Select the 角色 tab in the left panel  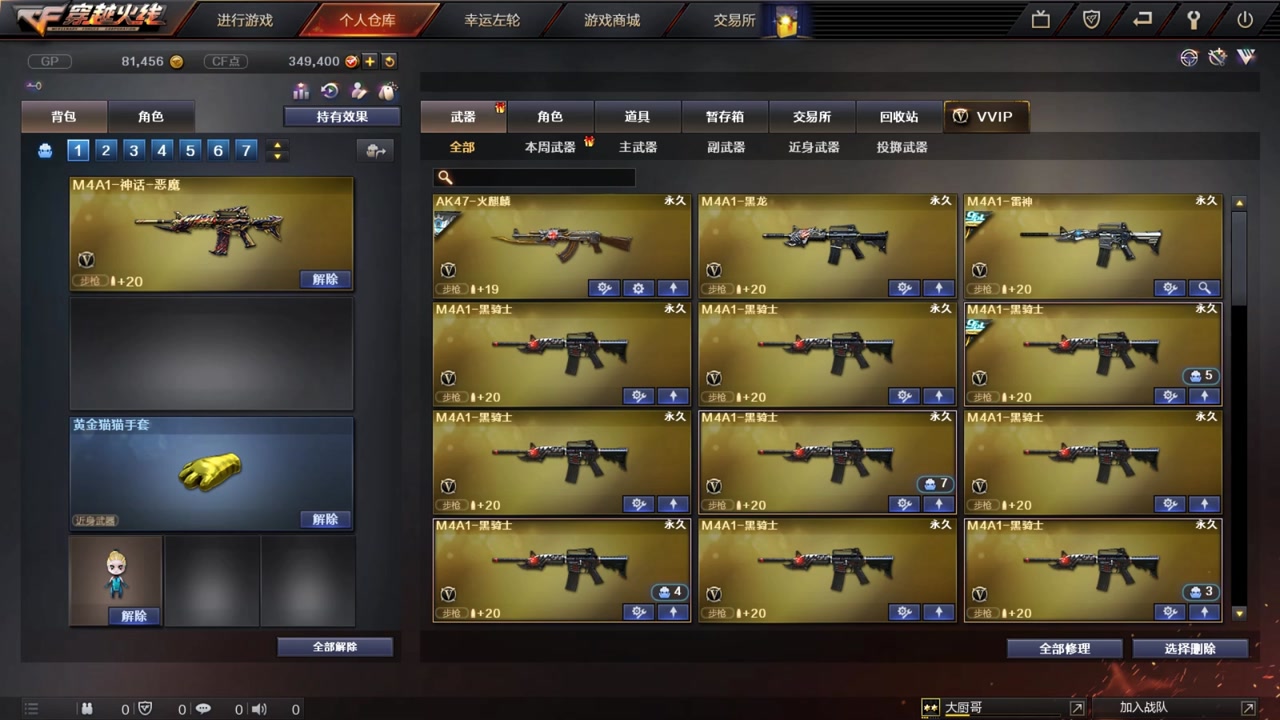[151, 116]
